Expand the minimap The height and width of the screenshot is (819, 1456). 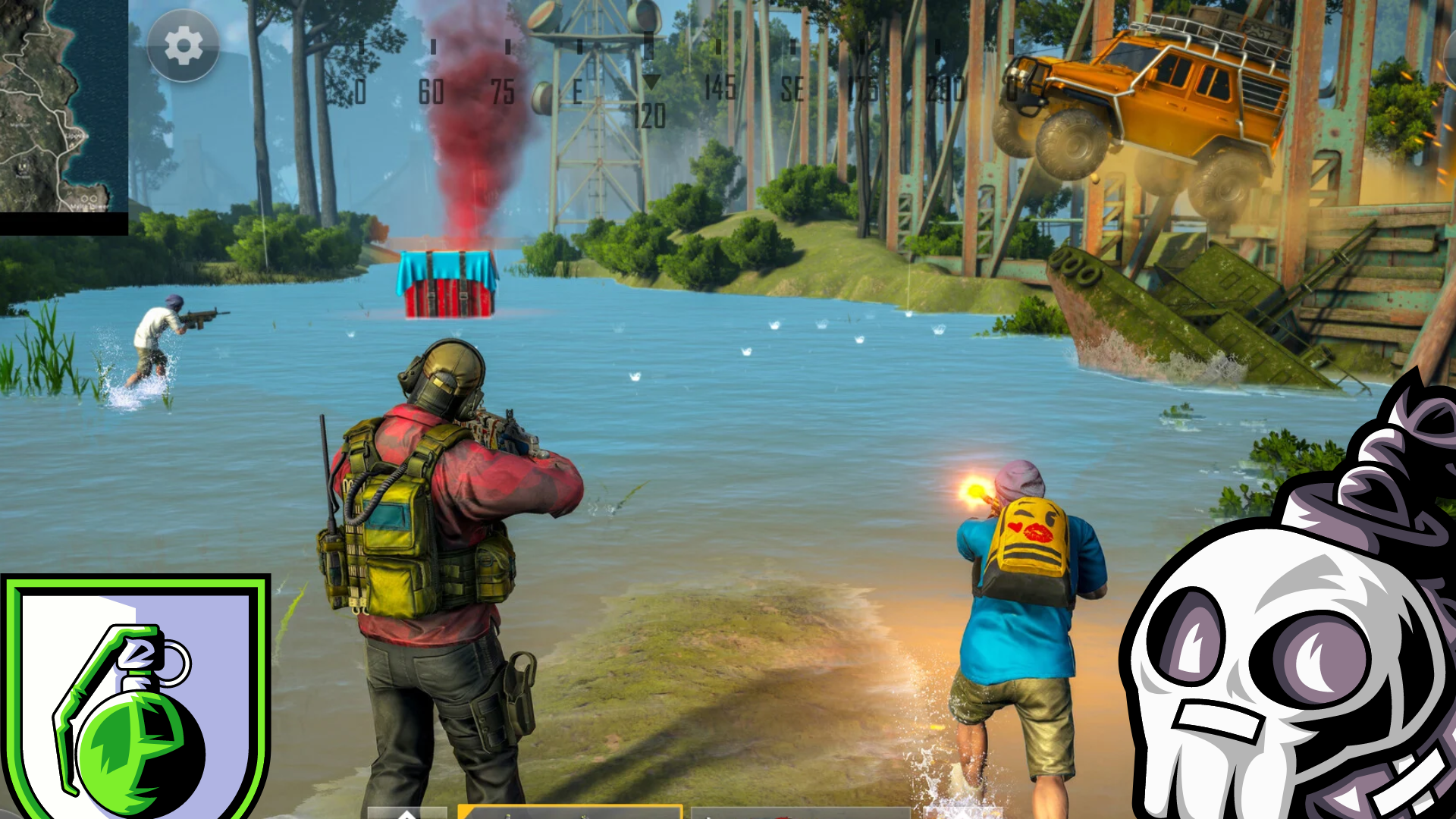tap(64, 106)
